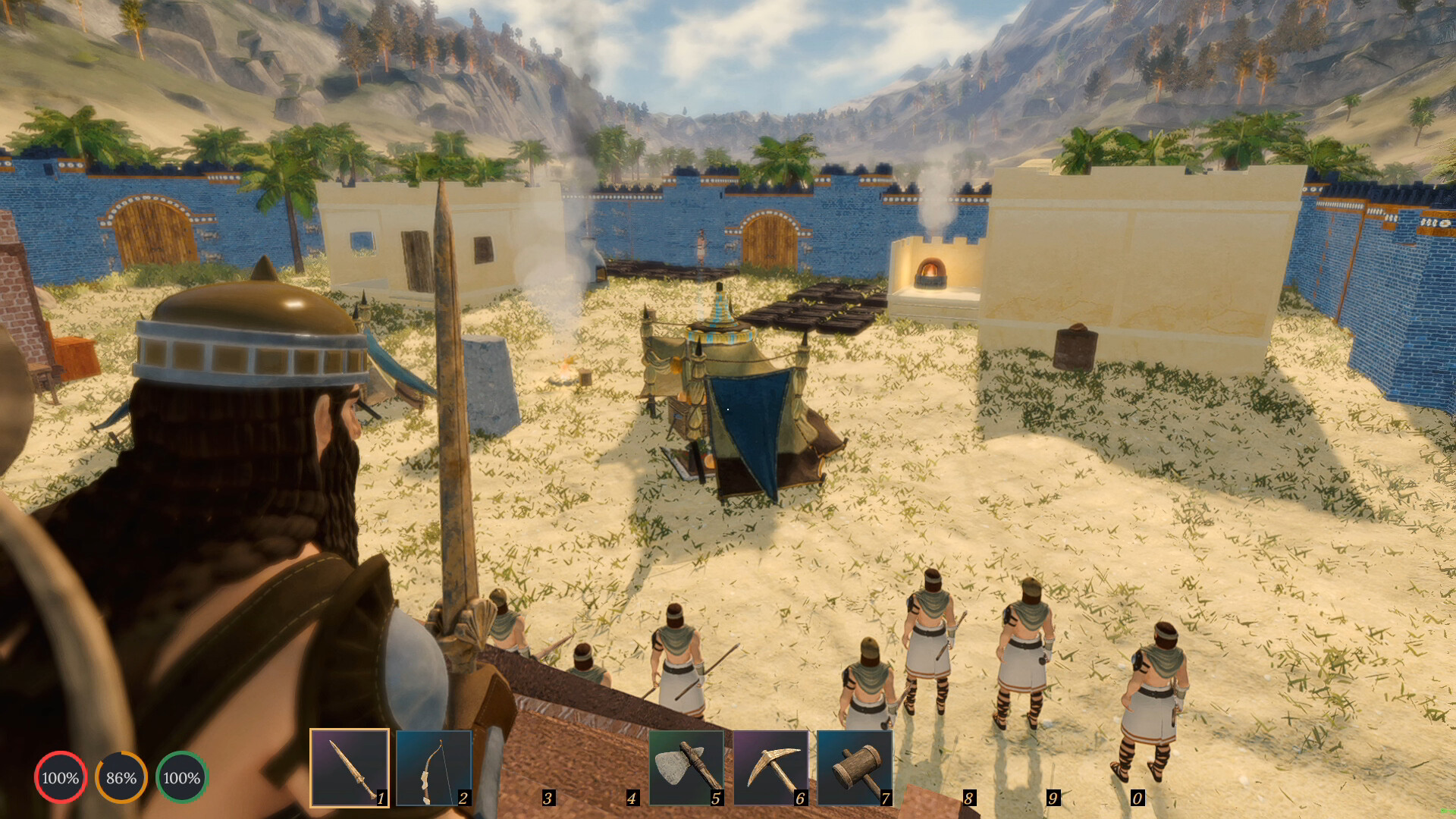Select the wooden hammer in slot 7
The image size is (1456, 819).
pyautogui.click(x=855, y=767)
